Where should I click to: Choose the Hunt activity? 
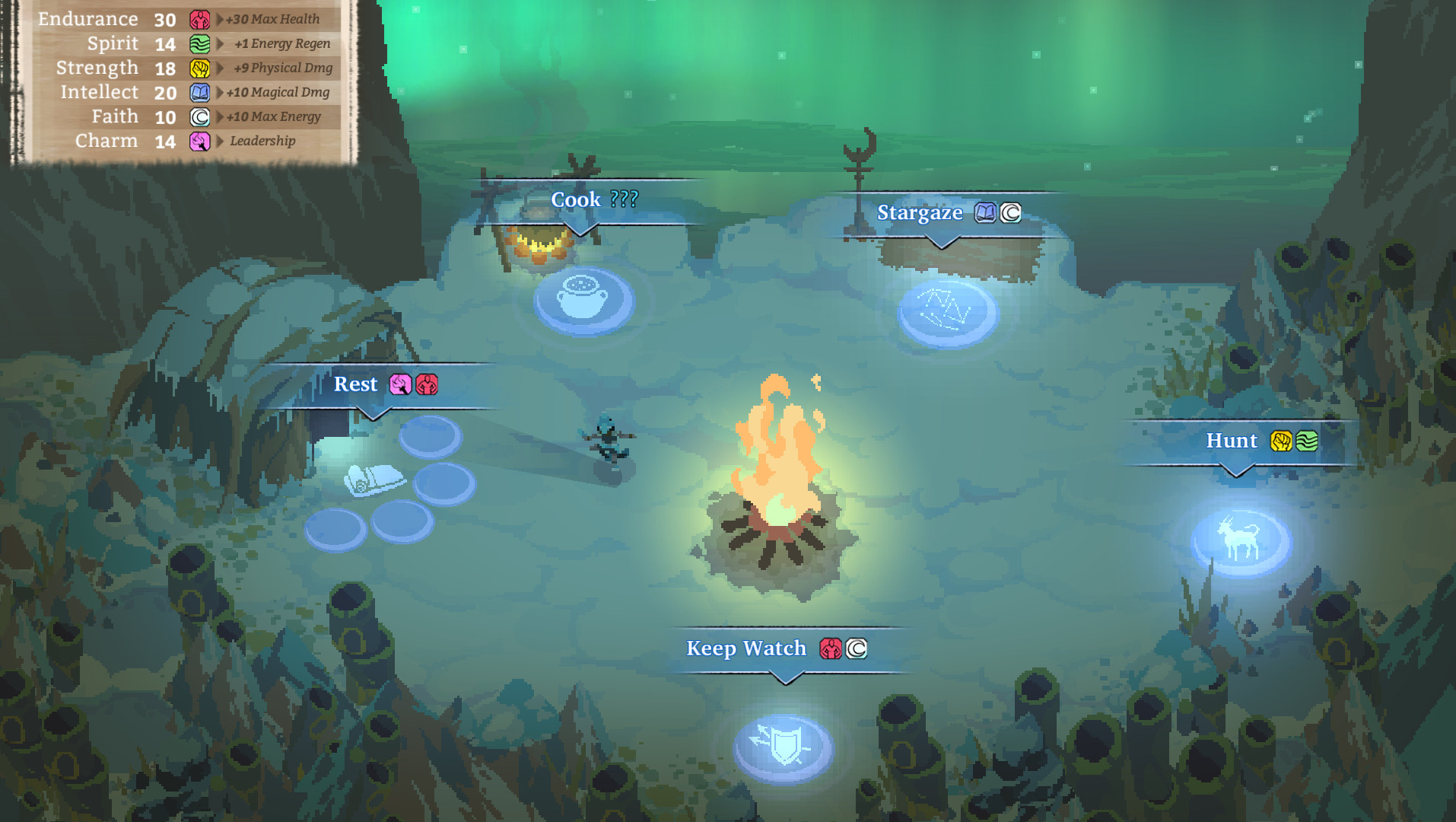[1233, 441]
